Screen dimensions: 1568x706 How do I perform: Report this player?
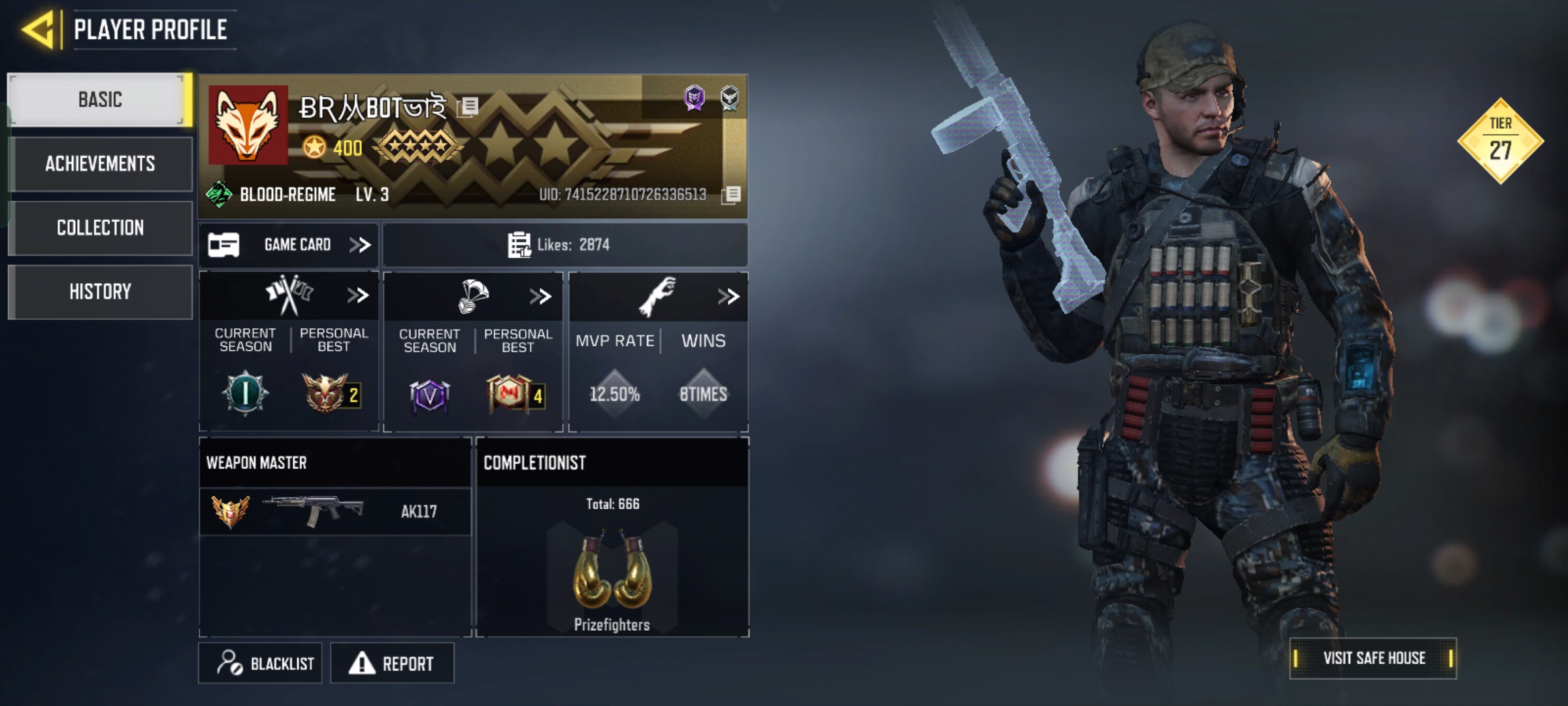pyautogui.click(x=392, y=664)
